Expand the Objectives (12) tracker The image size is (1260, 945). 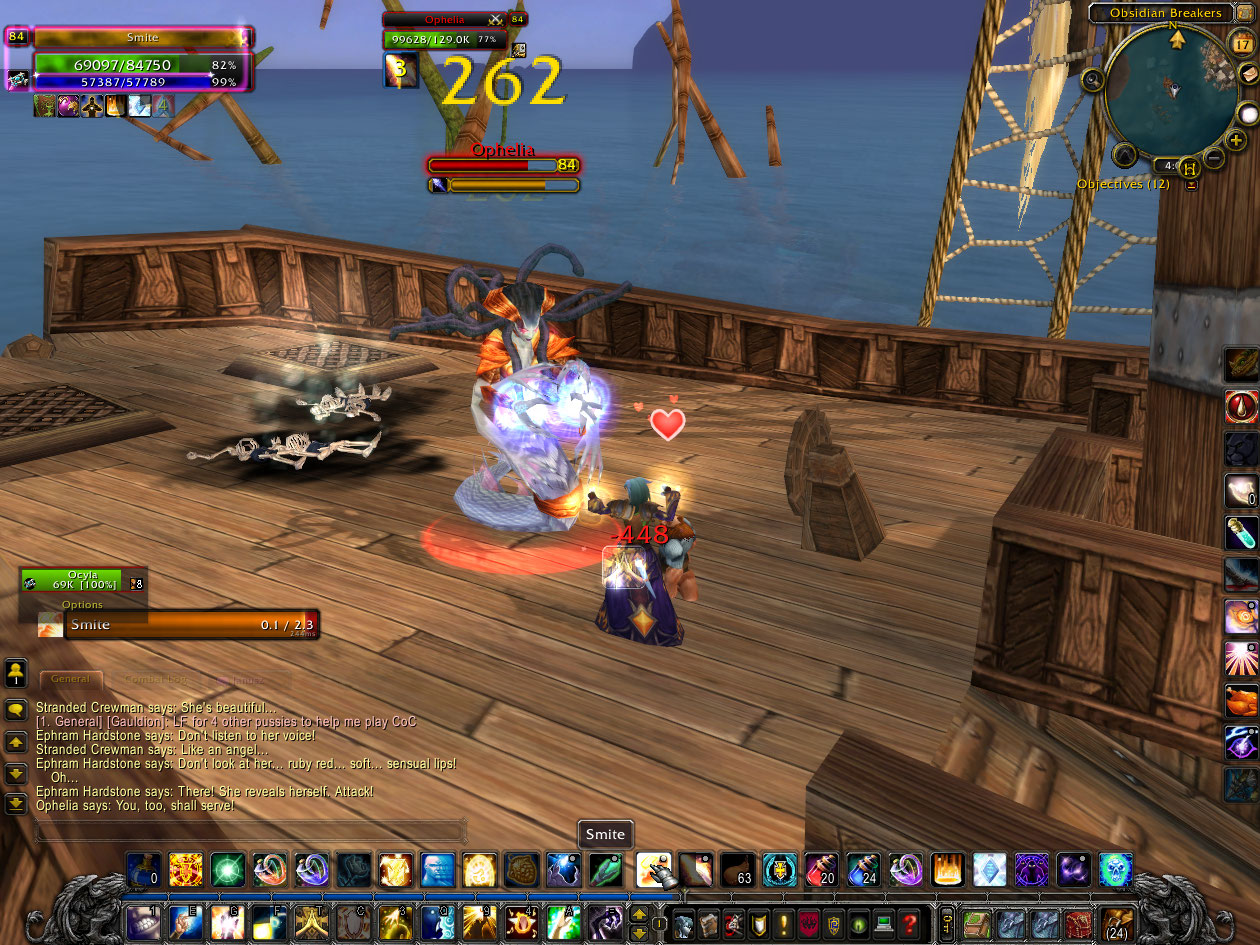pos(1191,185)
